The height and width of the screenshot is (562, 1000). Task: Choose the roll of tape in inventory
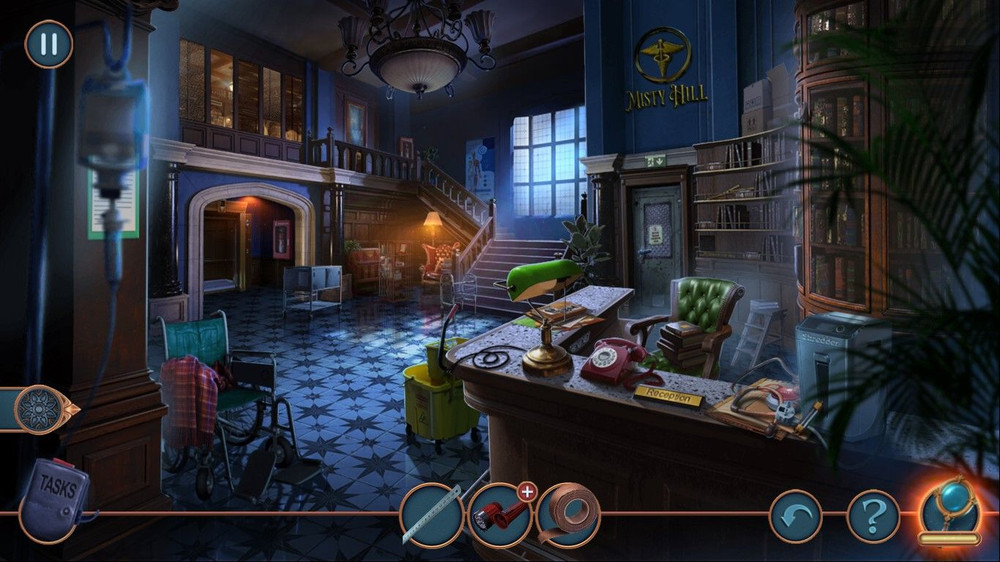coord(569,516)
